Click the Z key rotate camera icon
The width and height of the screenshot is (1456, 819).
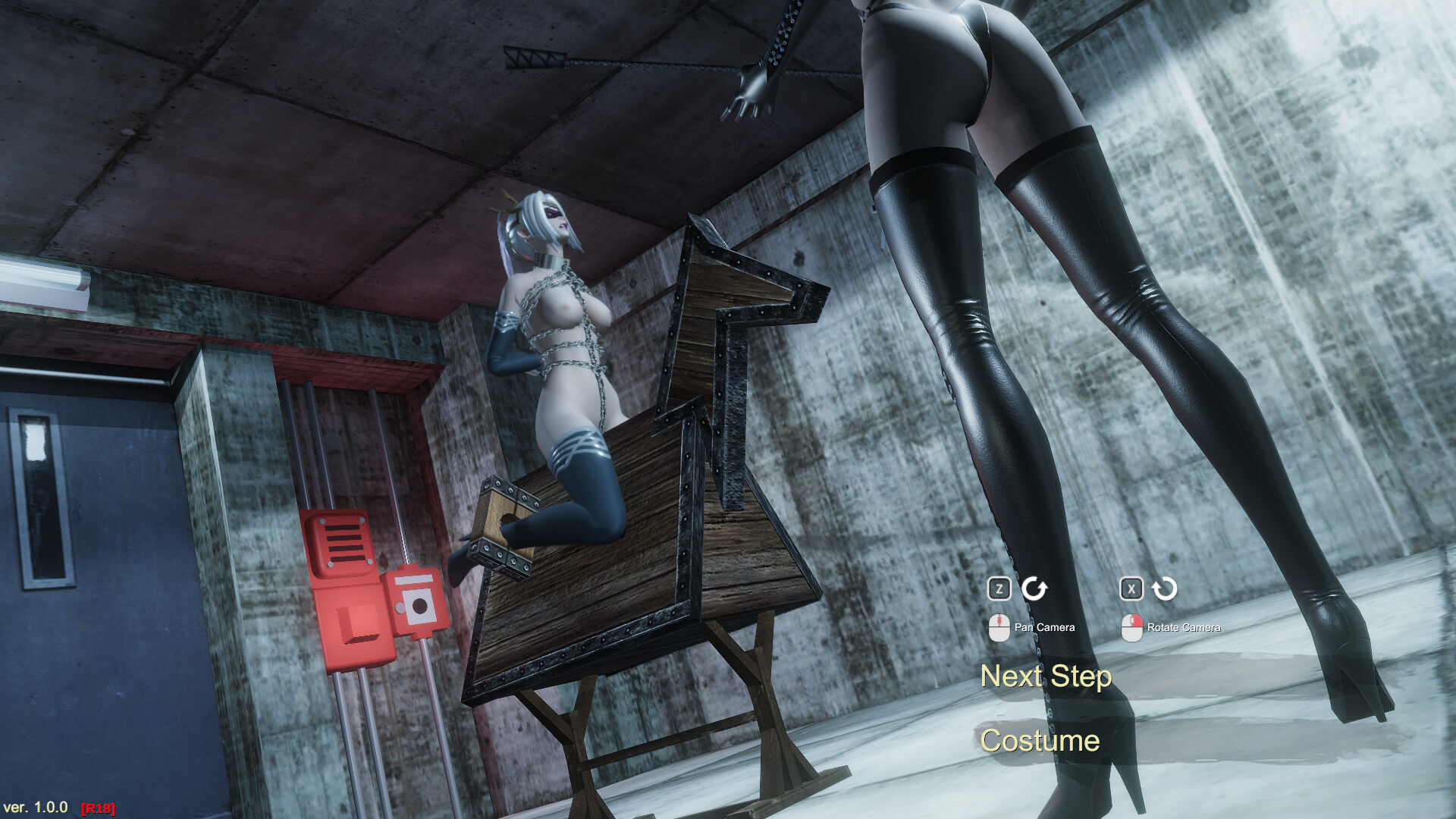tap(999, 588)
